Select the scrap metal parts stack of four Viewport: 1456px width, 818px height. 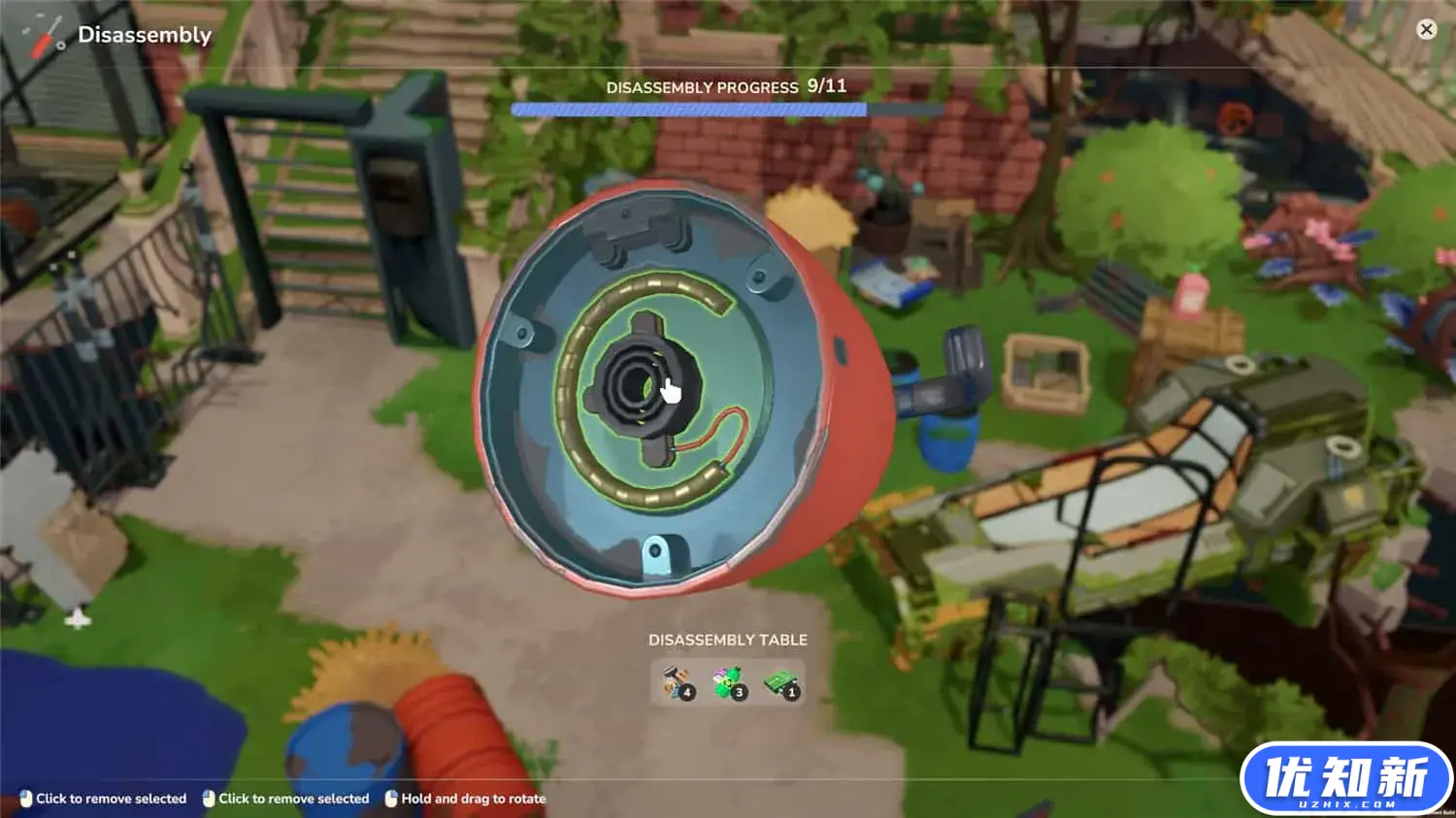[x=677, y=682]
